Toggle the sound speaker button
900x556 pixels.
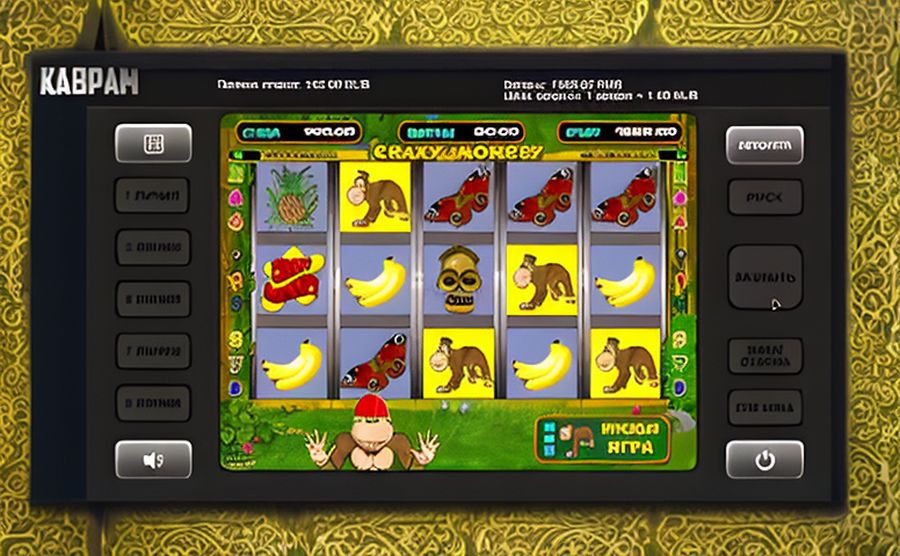coord(153,460)
